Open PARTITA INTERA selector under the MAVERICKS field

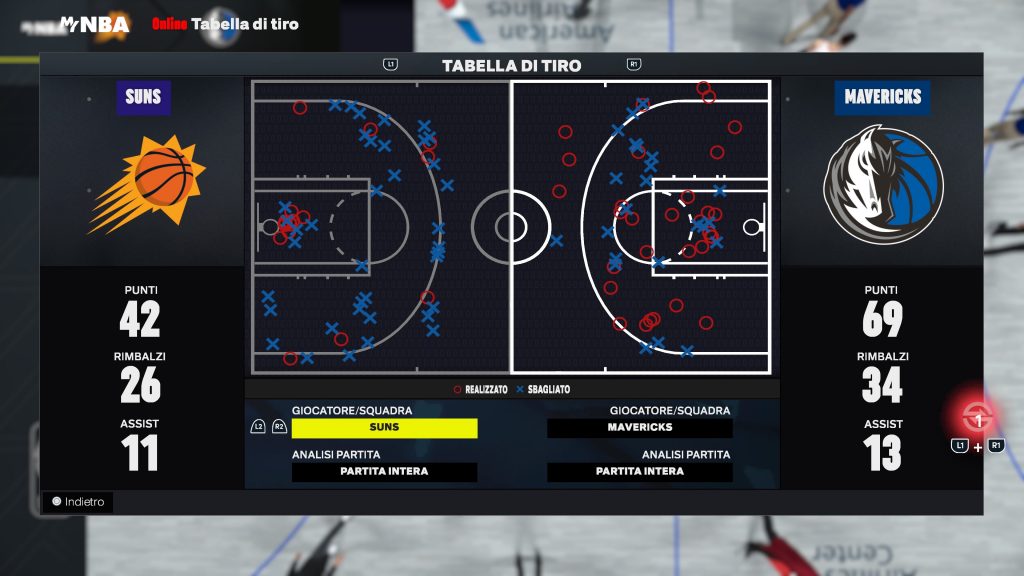[640, 472]
